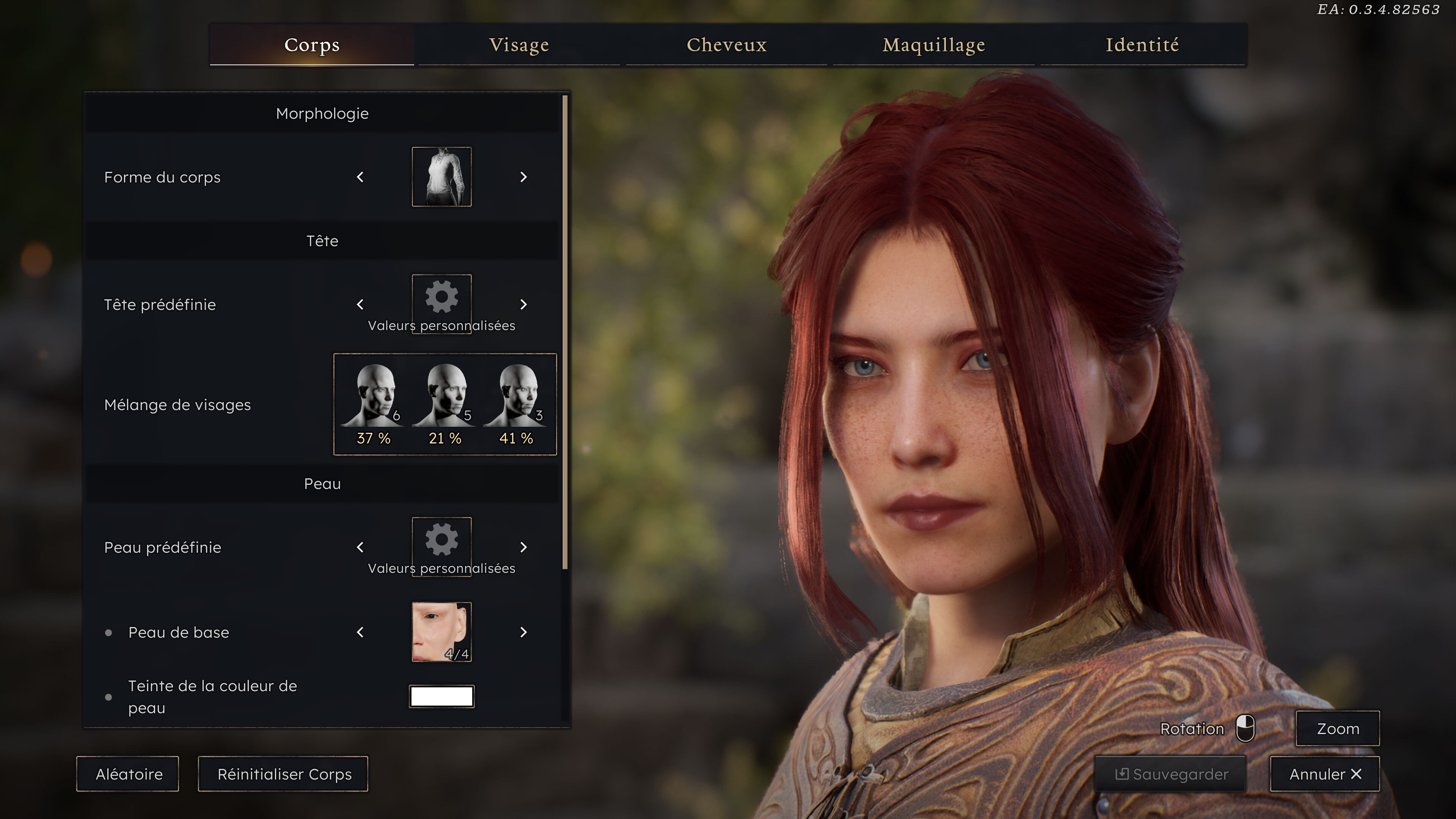Select the Maquillage tab
Viewport: 1456px width, 819px height.
934,45
